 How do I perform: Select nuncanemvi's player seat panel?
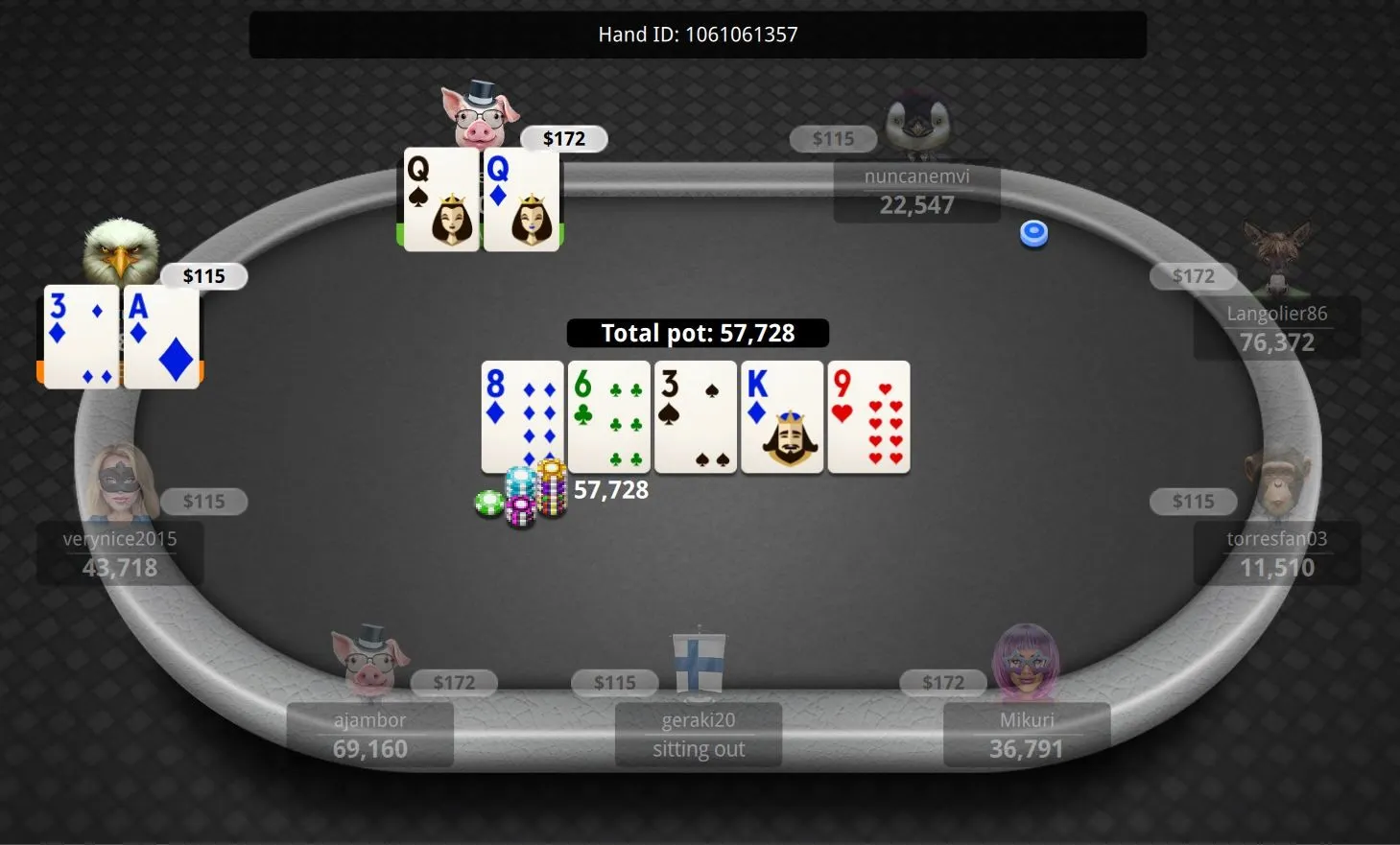[916, 192]
